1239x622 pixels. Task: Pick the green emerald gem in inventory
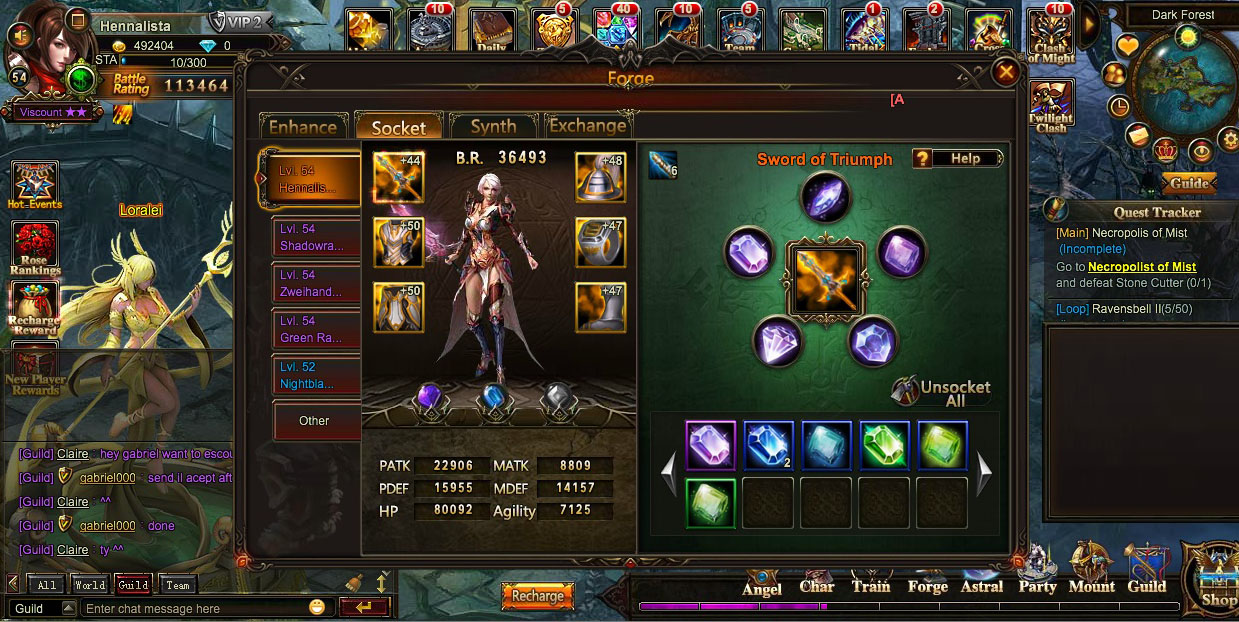884,446
